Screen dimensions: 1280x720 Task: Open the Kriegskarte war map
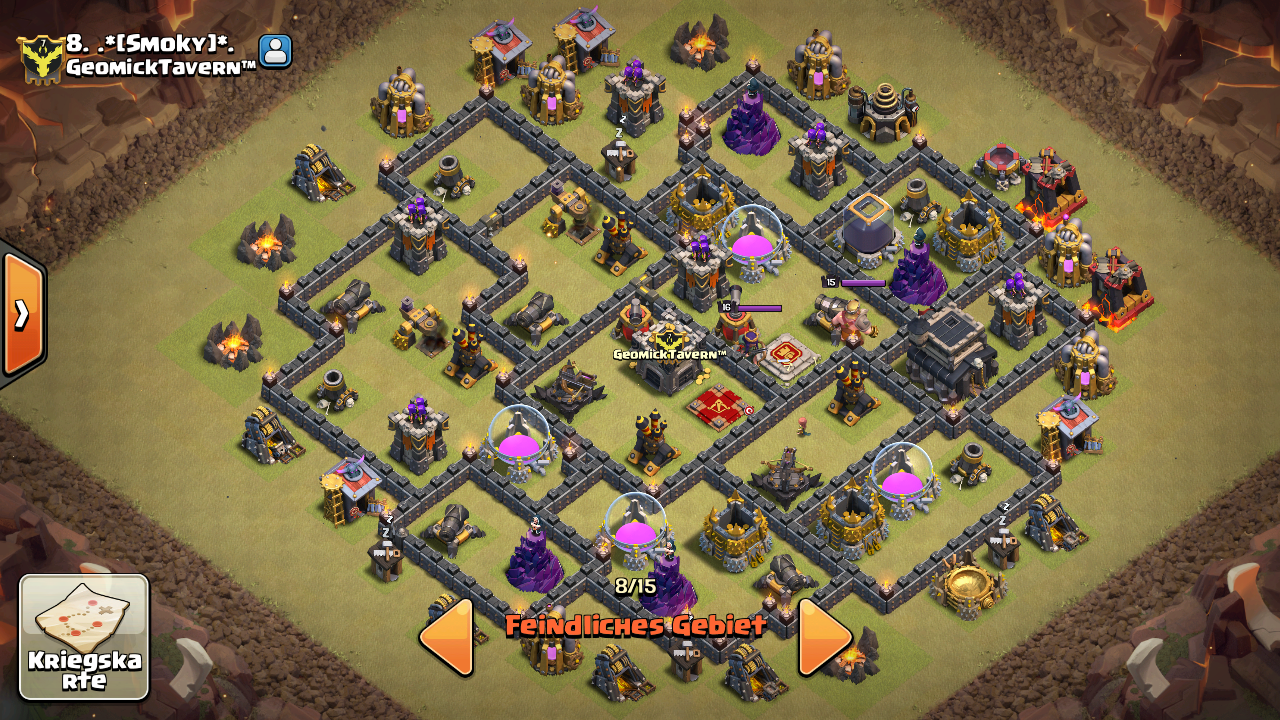coord(84,636)
